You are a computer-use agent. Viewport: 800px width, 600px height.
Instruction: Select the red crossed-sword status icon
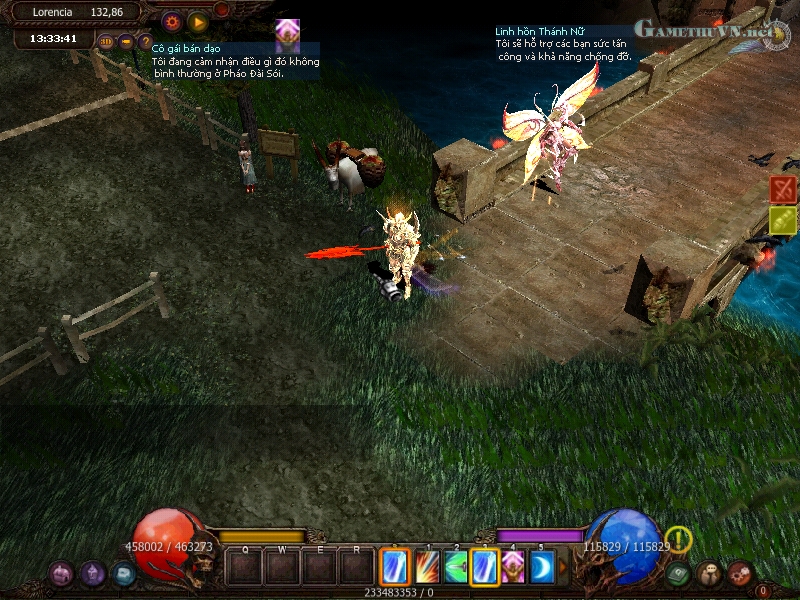[783, 189]
